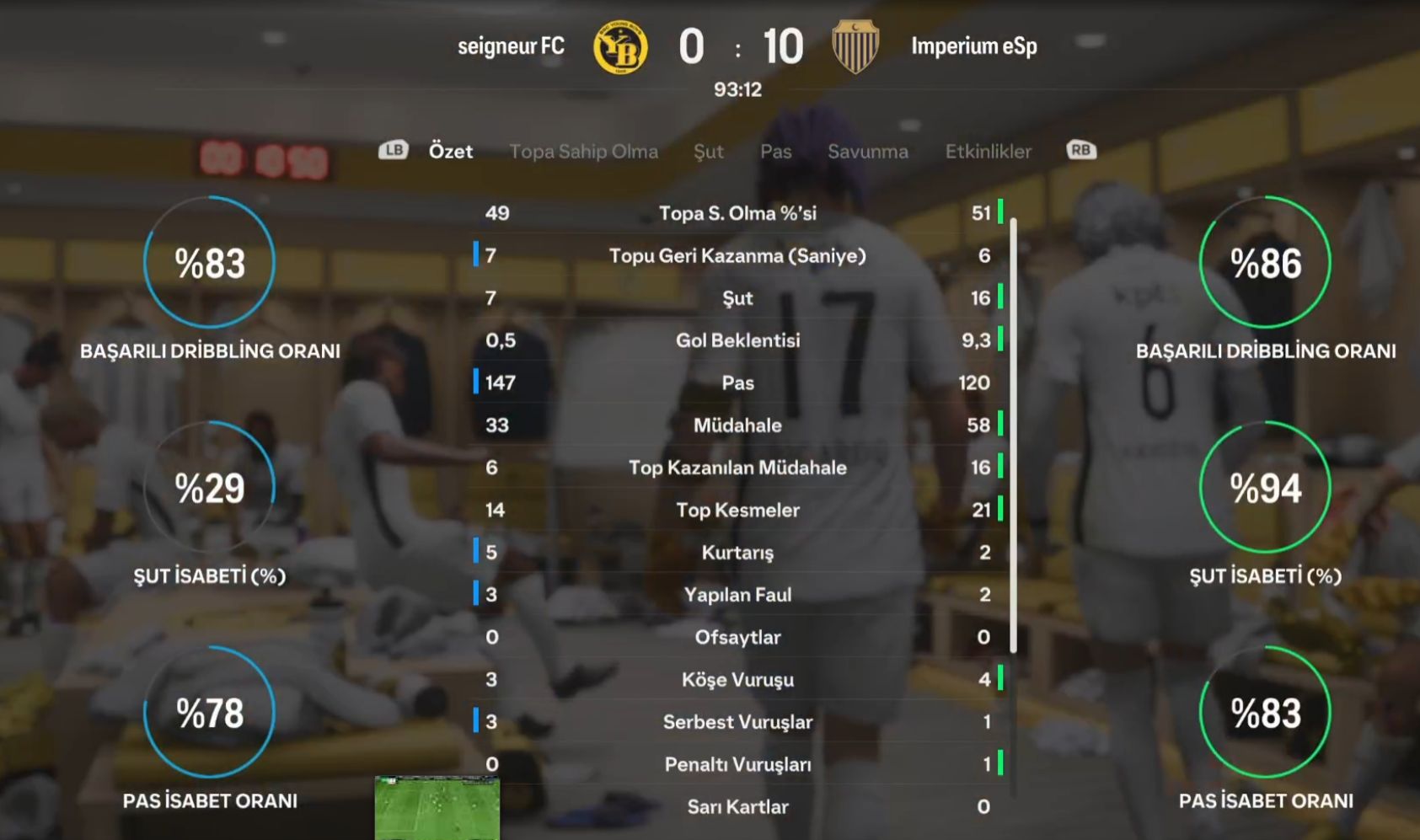Screen dimensions: 1420x840
Task: Switch to the Özet tab
Action: coord(450,152)
